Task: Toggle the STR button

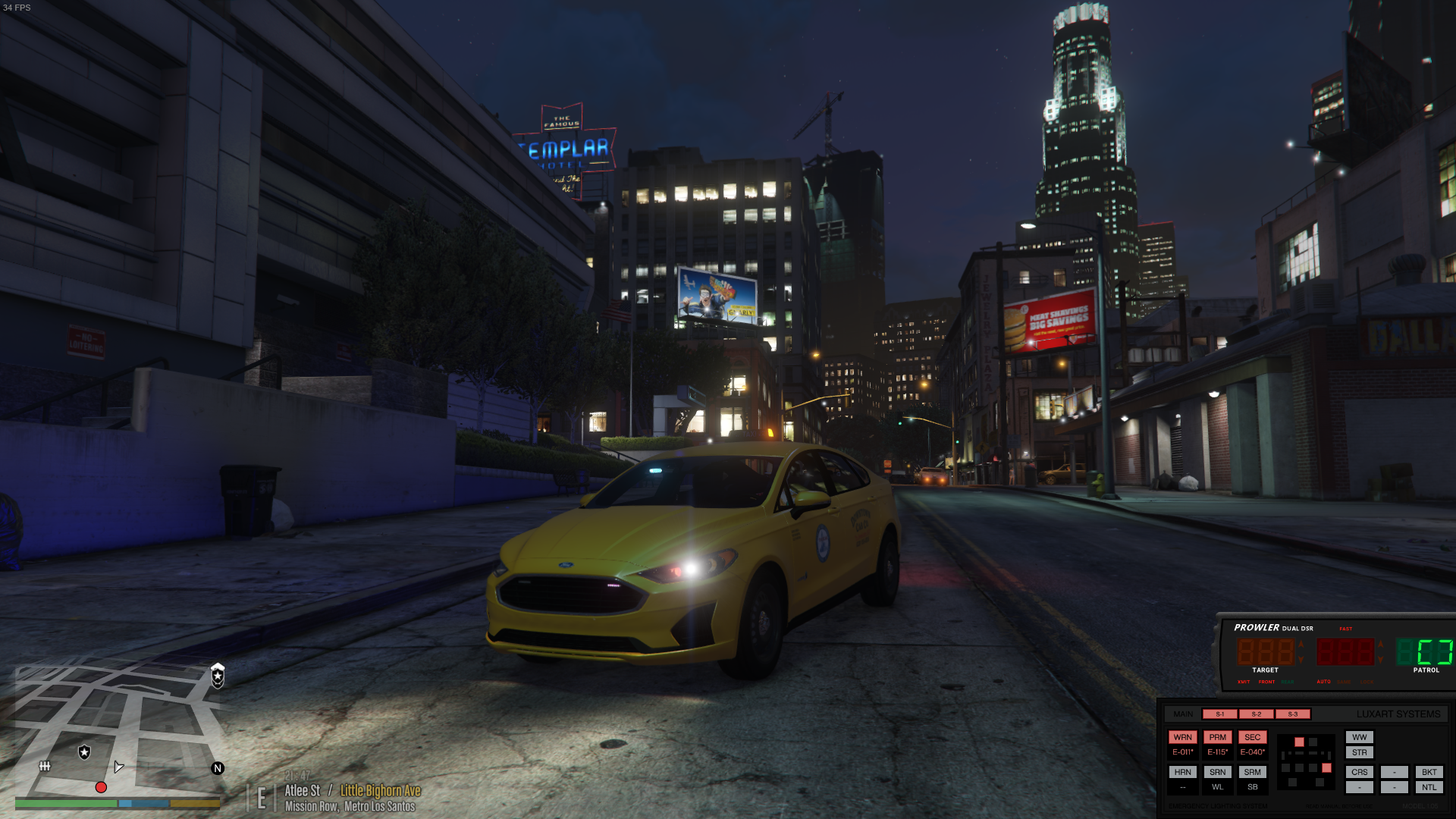Action: click(1359, 752)
